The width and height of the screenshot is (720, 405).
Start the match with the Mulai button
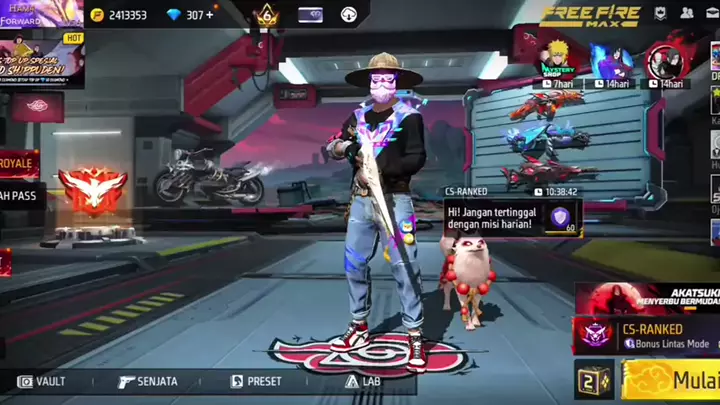tap(670, 381)
